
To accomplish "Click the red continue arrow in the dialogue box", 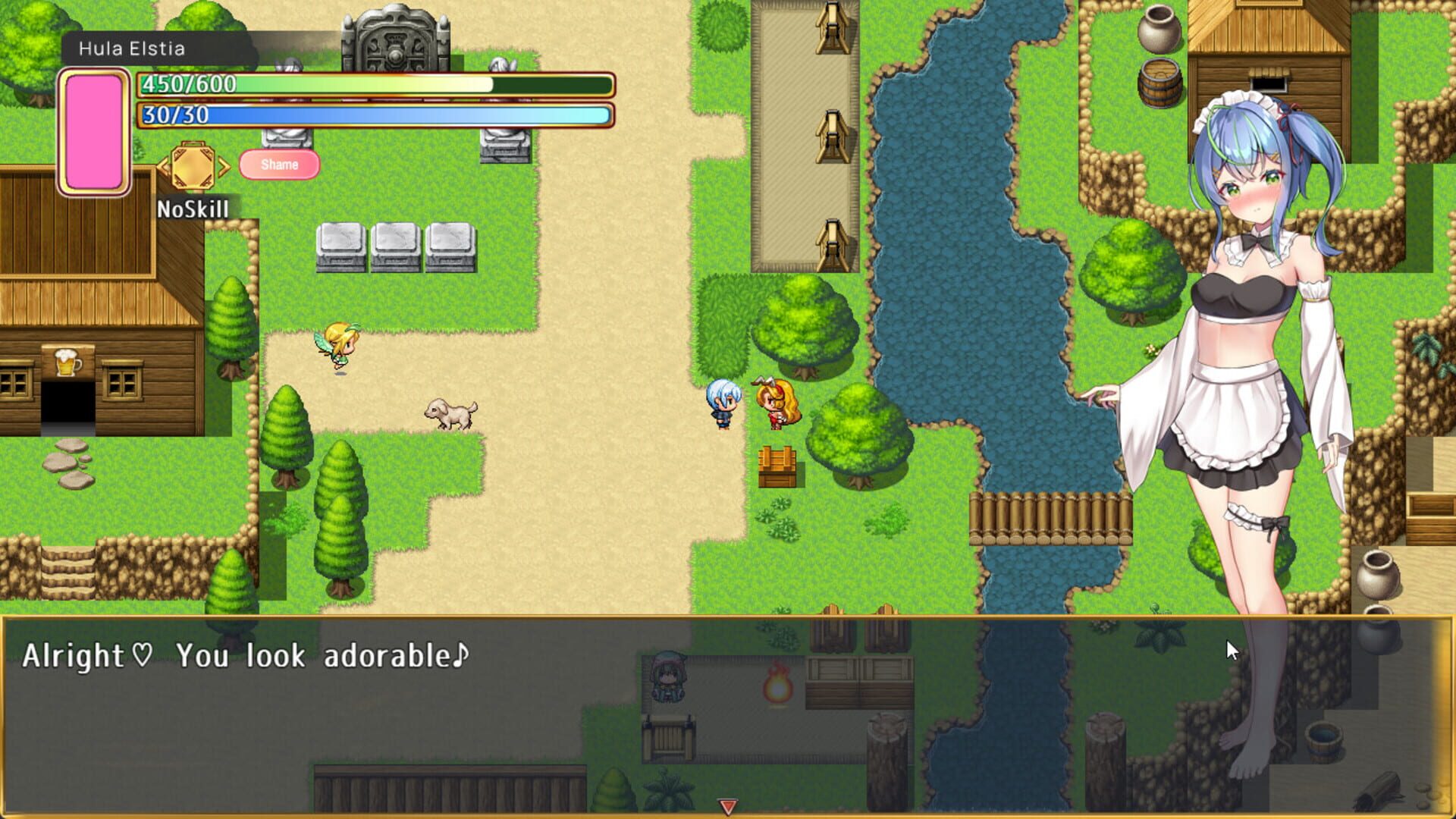I will click(728, 808).
